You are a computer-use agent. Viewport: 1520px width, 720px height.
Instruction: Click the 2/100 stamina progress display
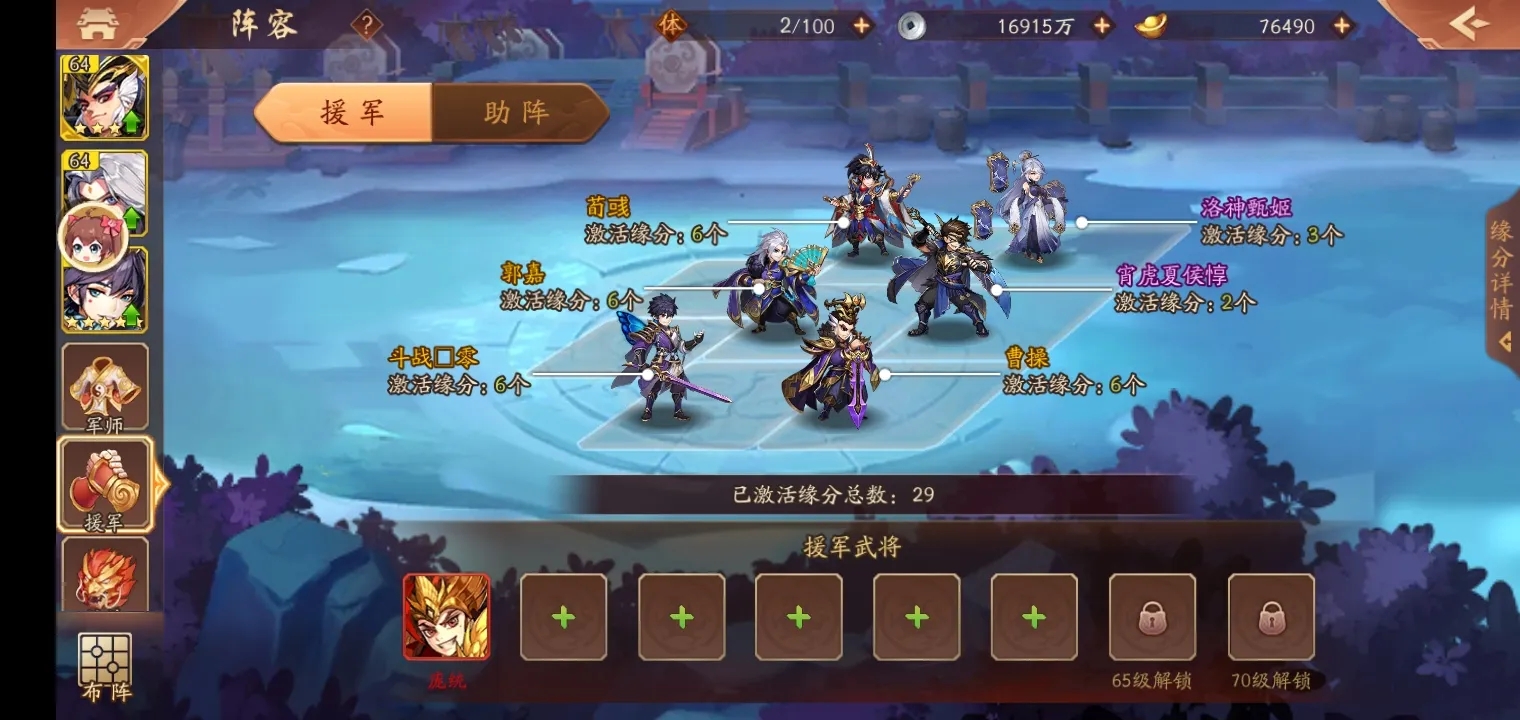(x=805, y=25)
